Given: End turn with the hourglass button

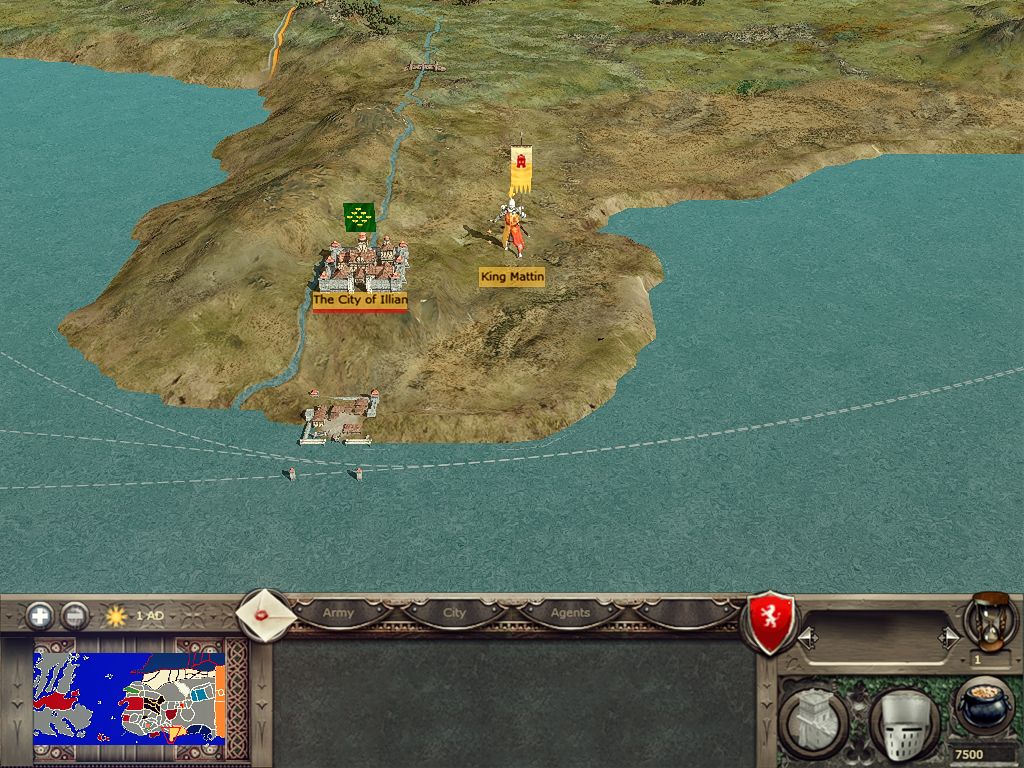Looking at the screenshot, I should tap(989, 619).
